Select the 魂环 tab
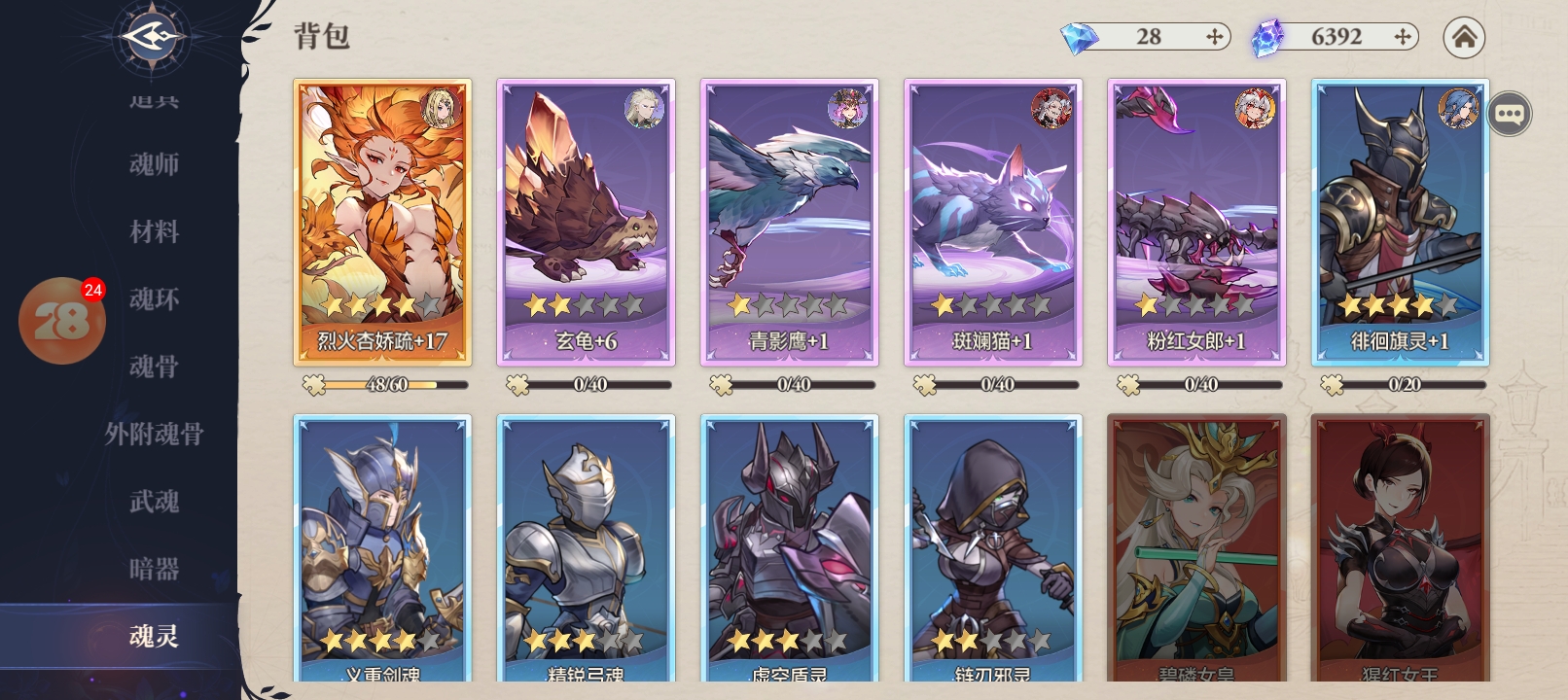Screen dimensions: 1568x700 (x=154, y=299)
